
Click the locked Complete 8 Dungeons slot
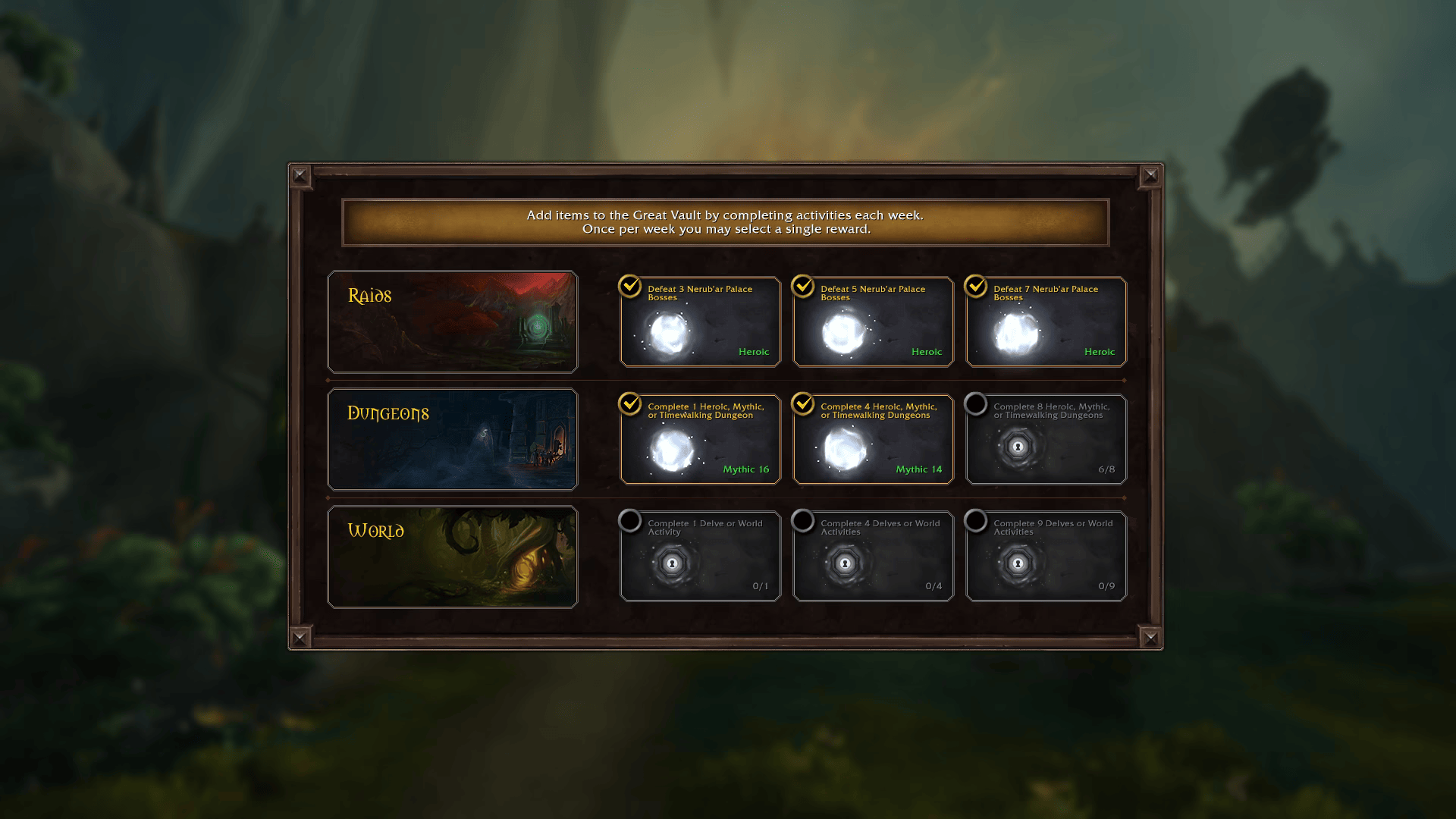click(x=1046, y=440)
